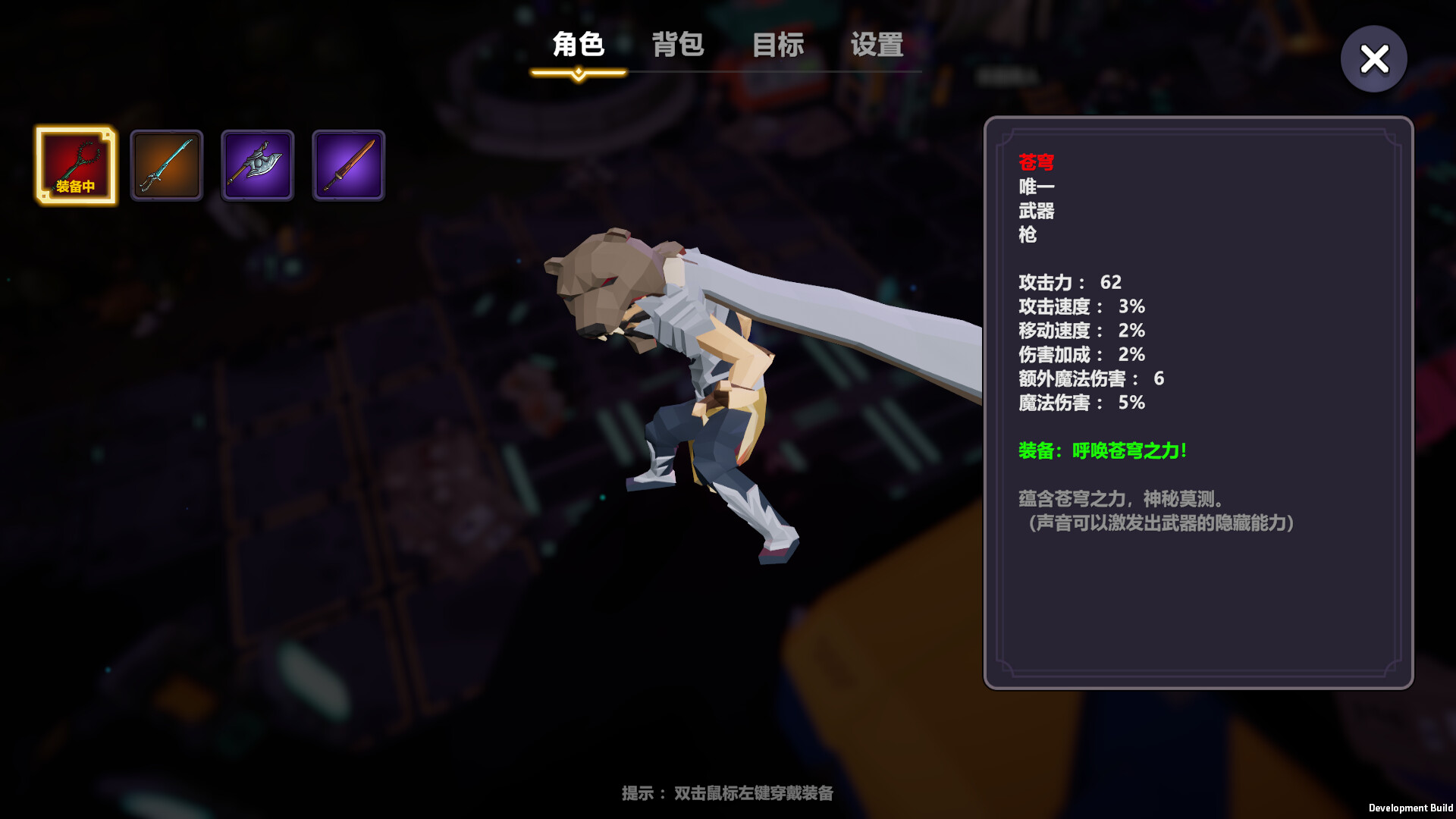Open the 设置 menu tab
1456x819 pixels.
tap(877, 45)
